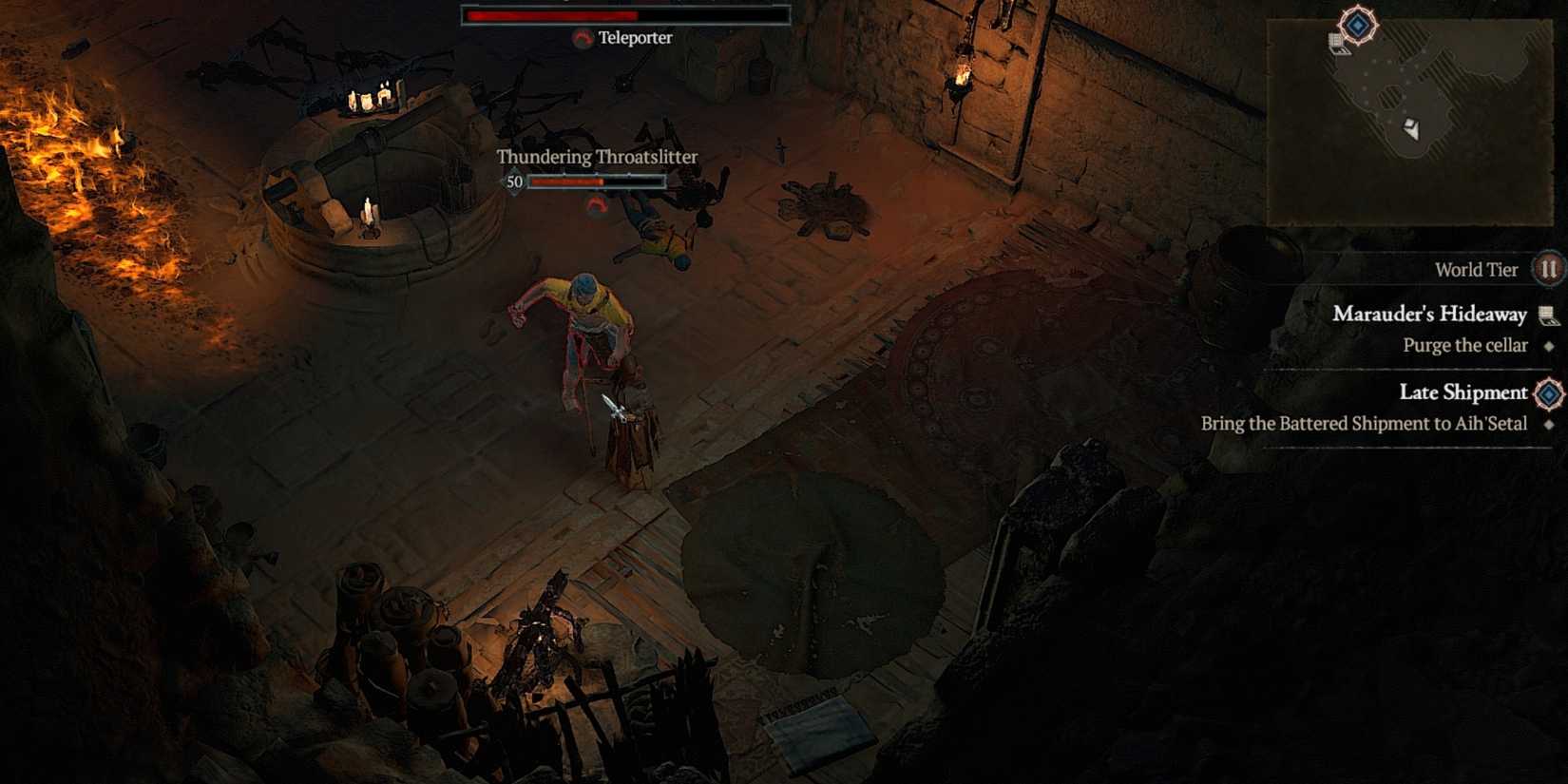Click the Purge the cellar objective diamond
The image size is (1568, 784).
[1548, 345]
